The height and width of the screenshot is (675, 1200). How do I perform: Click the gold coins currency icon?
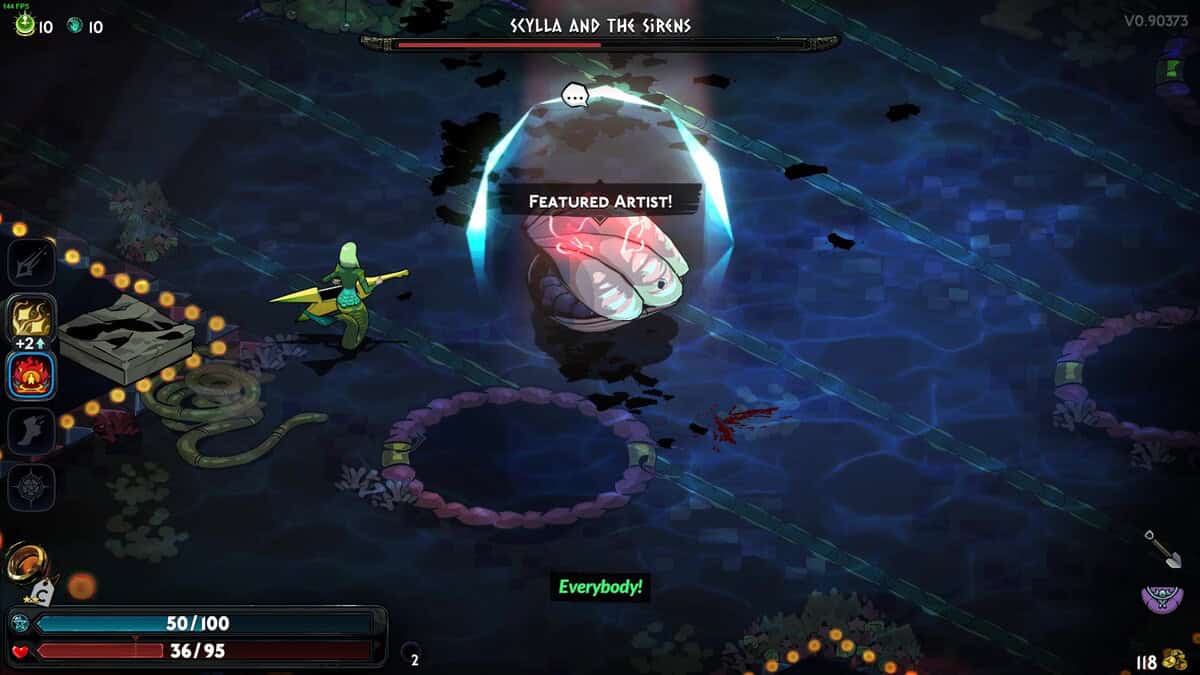pos(1174,660)
